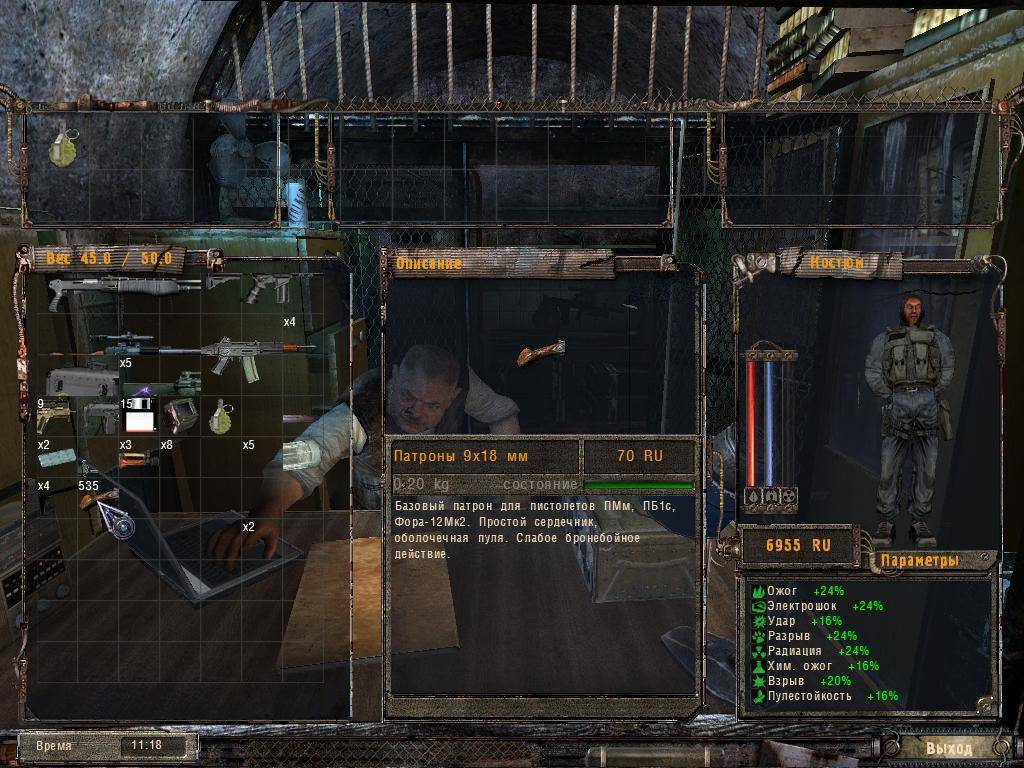1024x768 pixels.
Task: Select the white floppy disk item
Action: point(139,419)
